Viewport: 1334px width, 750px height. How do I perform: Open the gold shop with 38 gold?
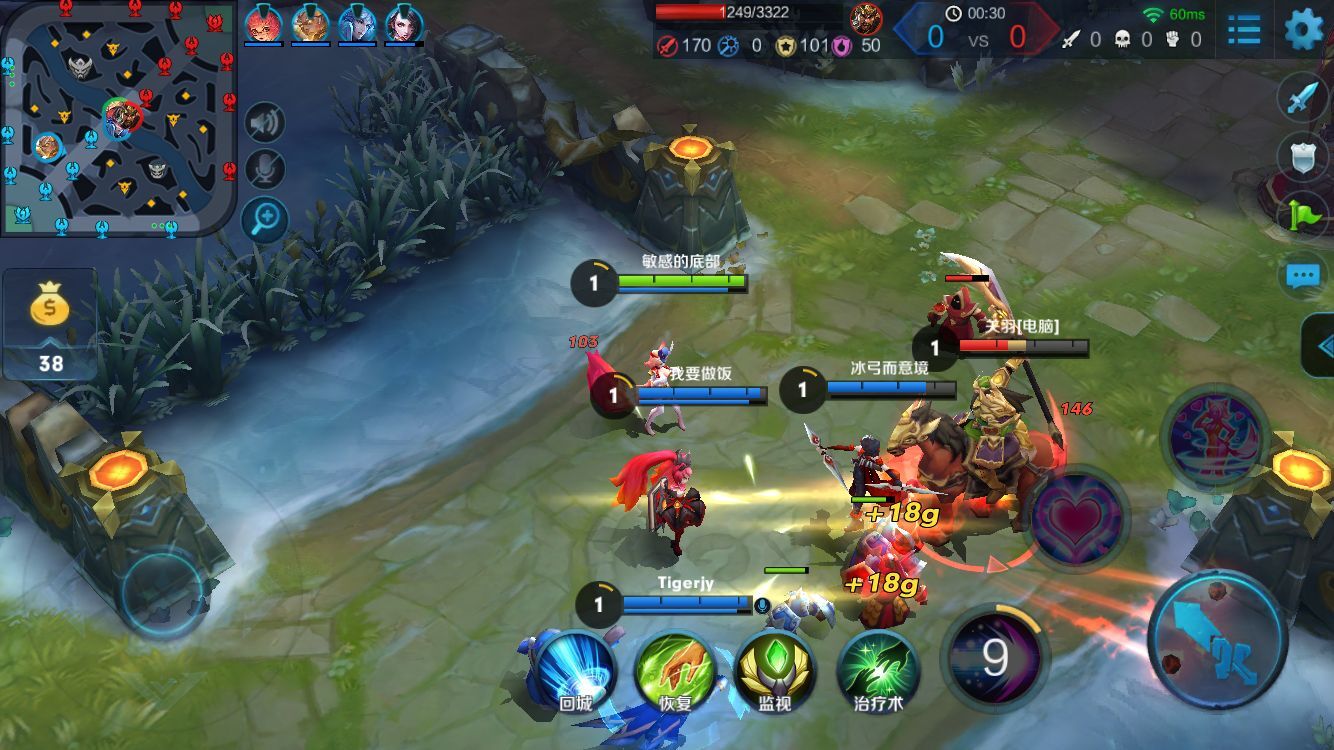point(50,325)
